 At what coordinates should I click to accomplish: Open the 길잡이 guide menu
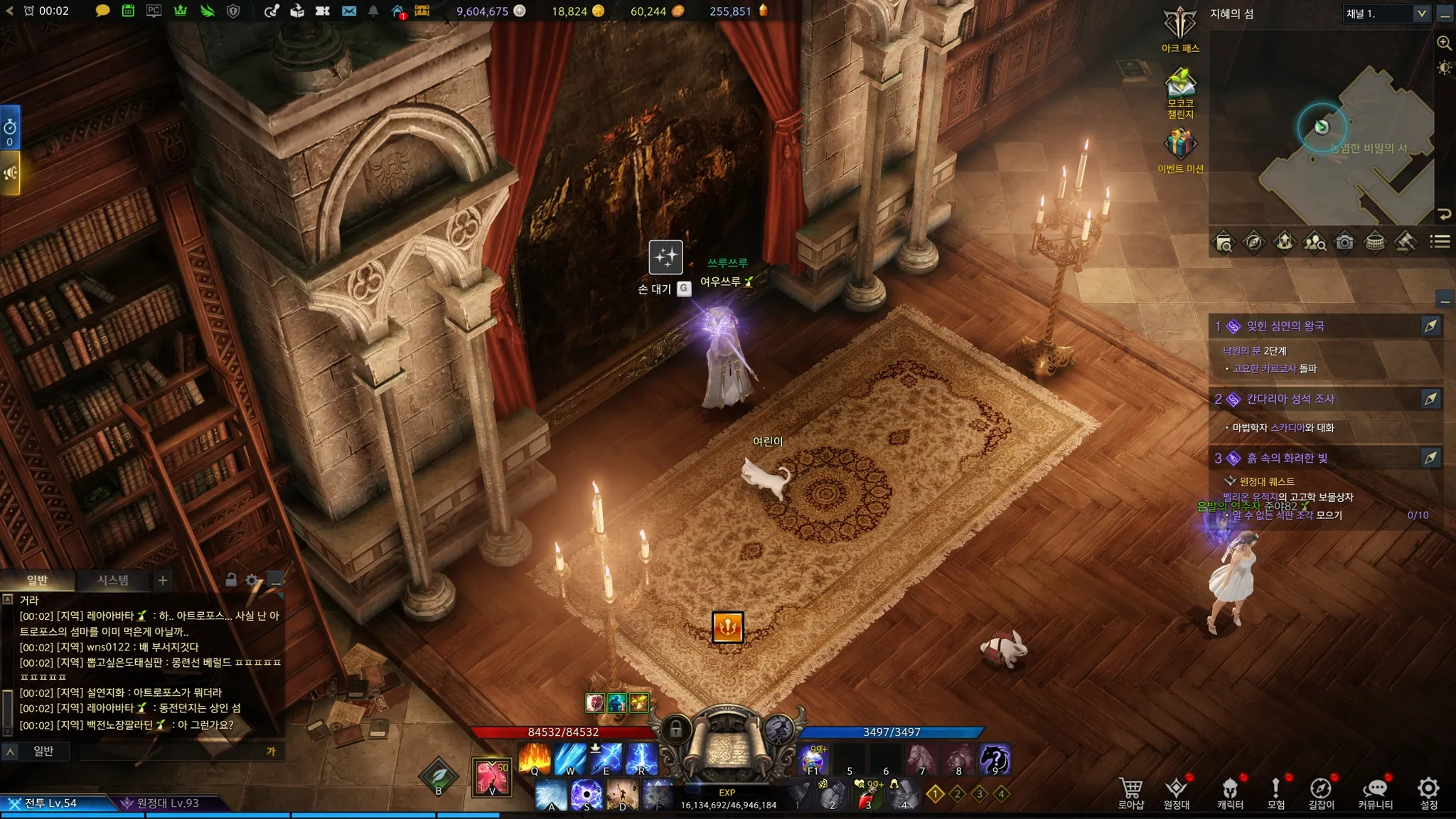click(x=1321, y=793)
